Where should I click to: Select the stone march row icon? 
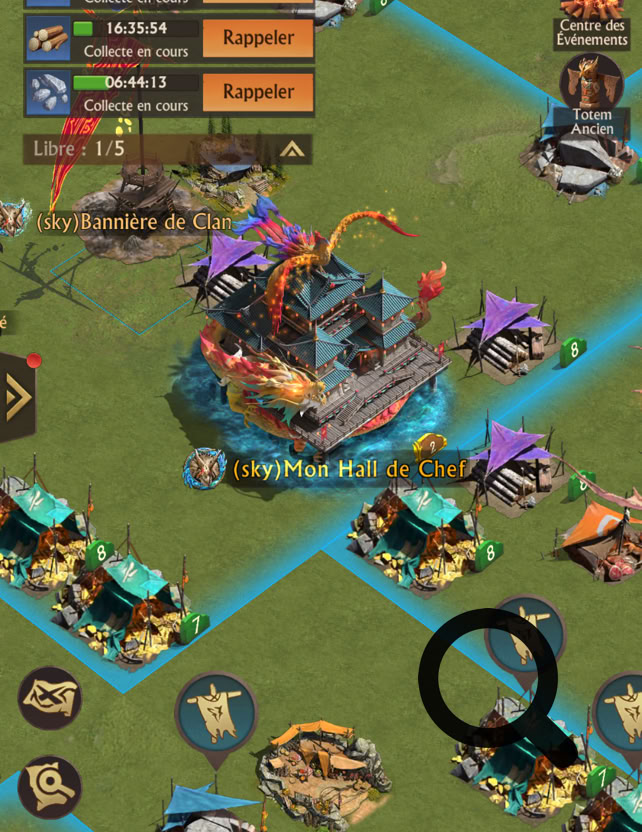[48, 92]
